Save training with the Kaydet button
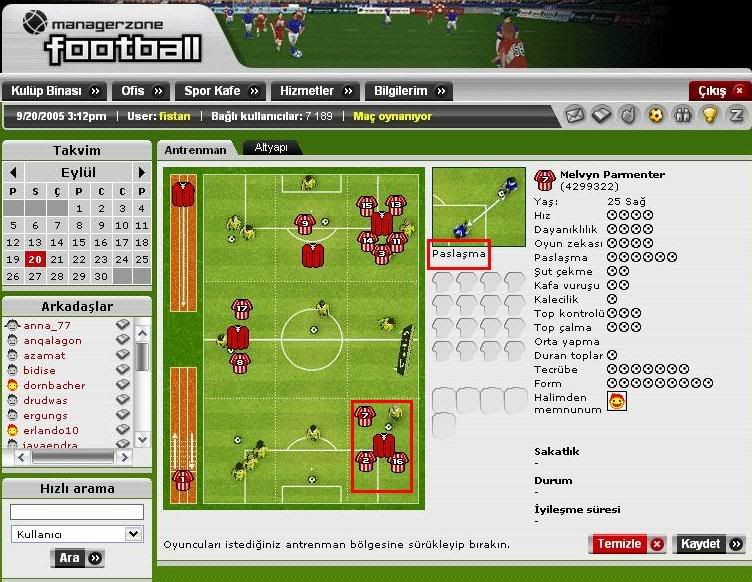Viewport: 752px width, 582px height. click(709, 544)
